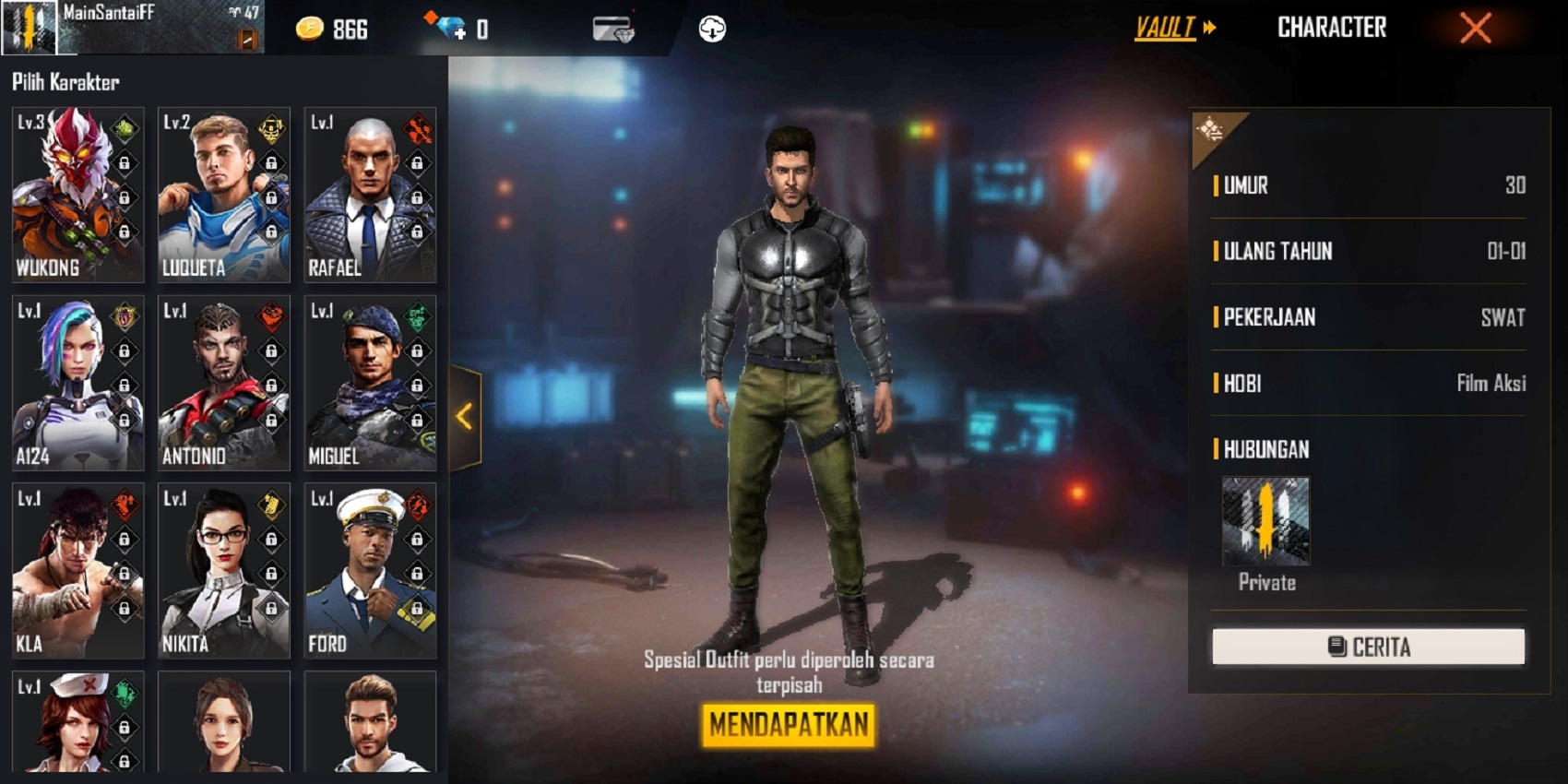Viewport: 1568px width, 784px height.
Task: Select the CHARACTER tab
Action: pyautogui.click(x=1332, y=28)
